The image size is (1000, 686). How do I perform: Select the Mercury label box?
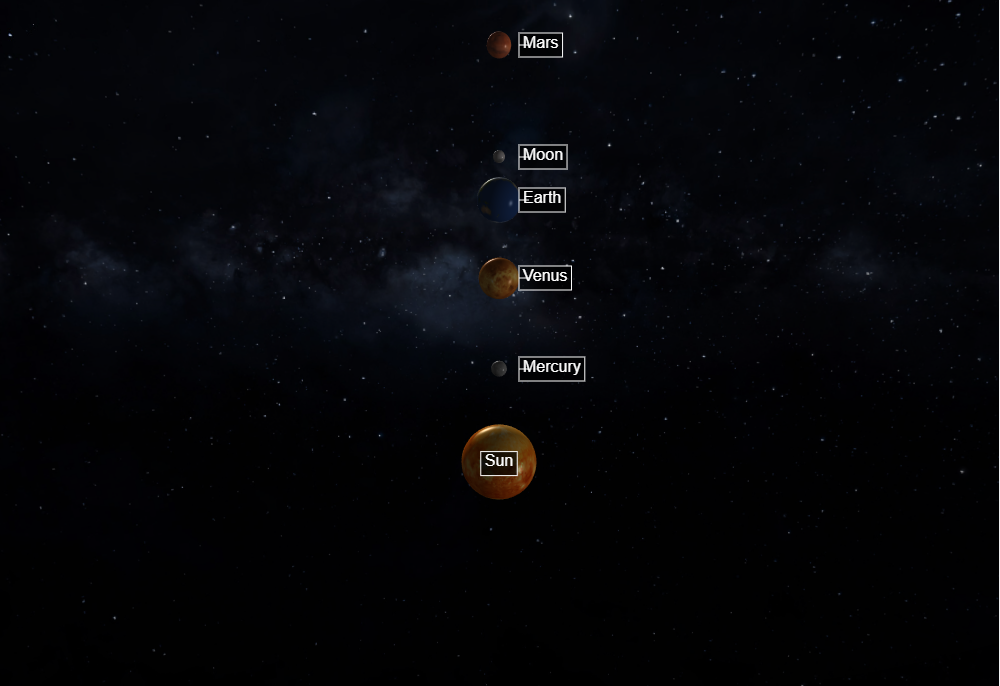click(x=551, y=368)
